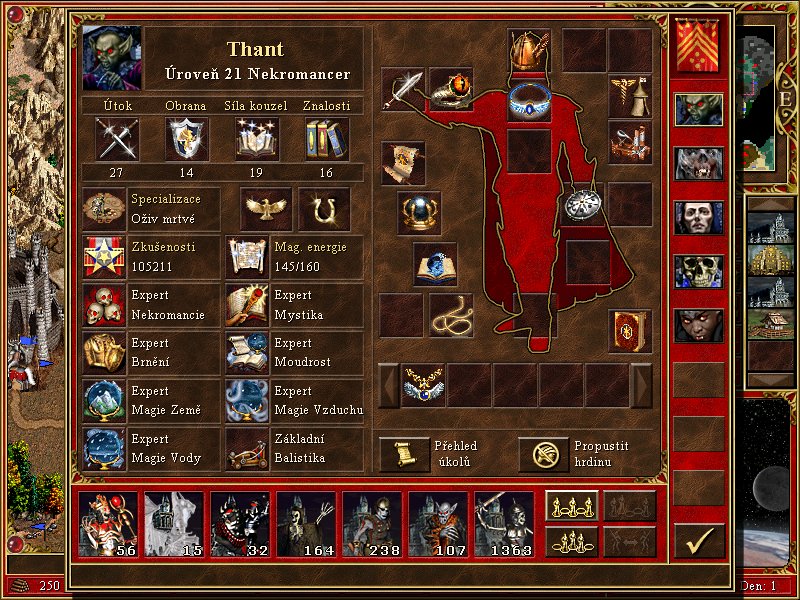Select the Expert Nekromancie skill
The image size is (800, 600).
point(104,305)
